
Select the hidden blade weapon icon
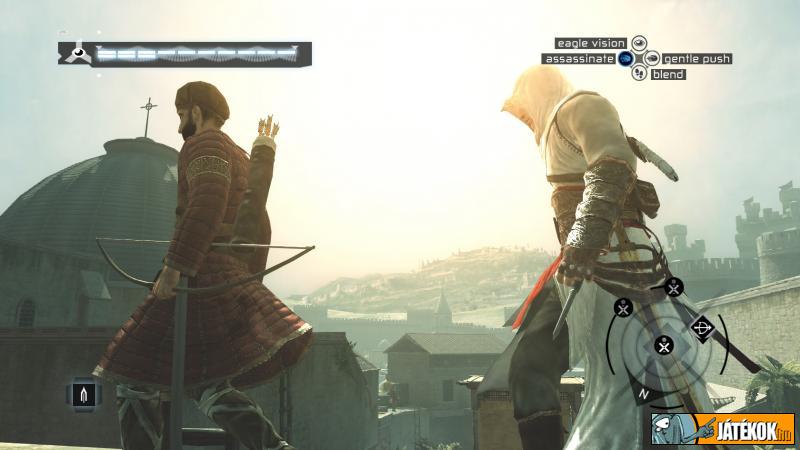click(x=83, y=392)
